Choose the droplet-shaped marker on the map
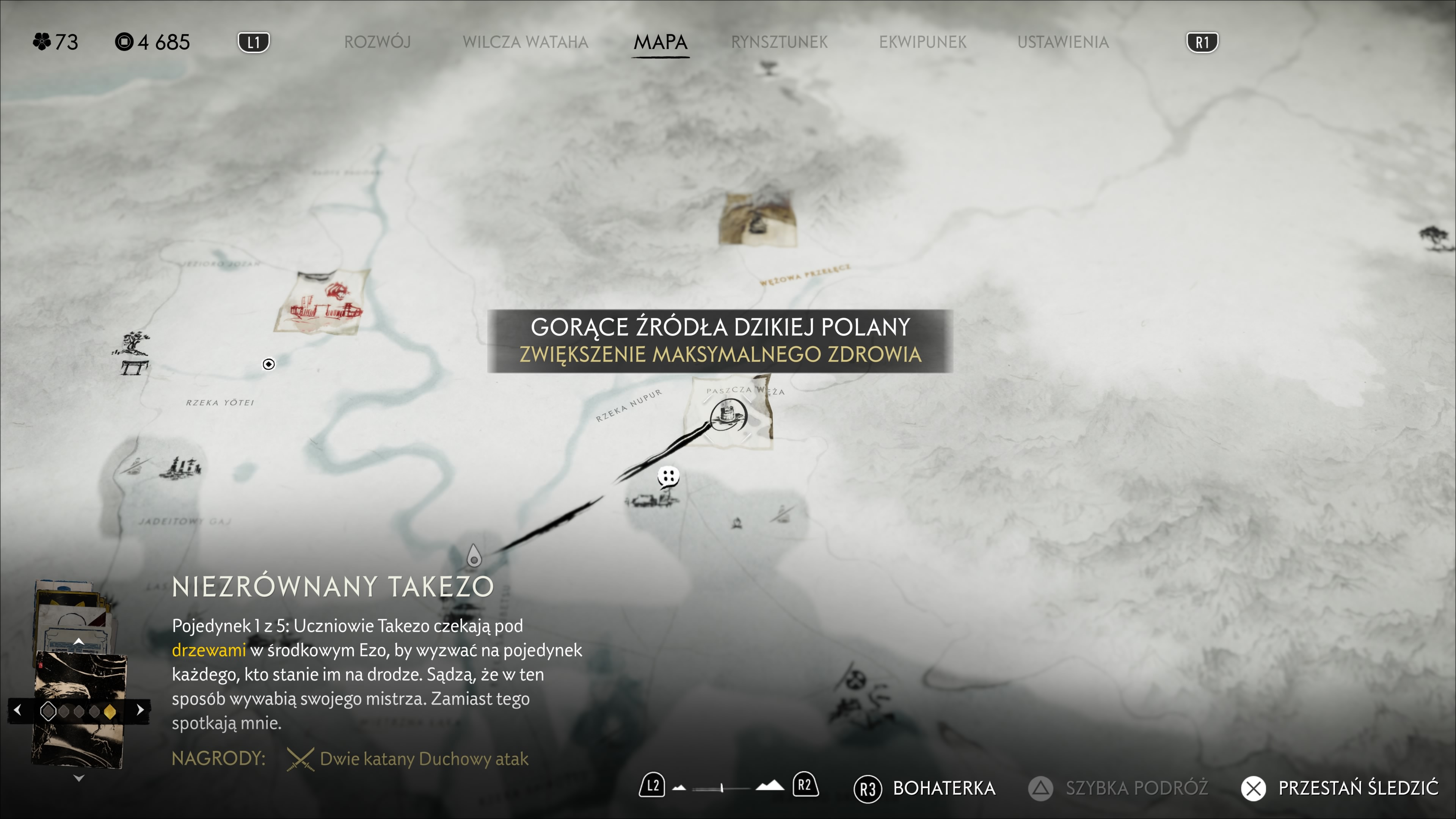Viewport: 1456px width, 819px height. click(474, 556)
